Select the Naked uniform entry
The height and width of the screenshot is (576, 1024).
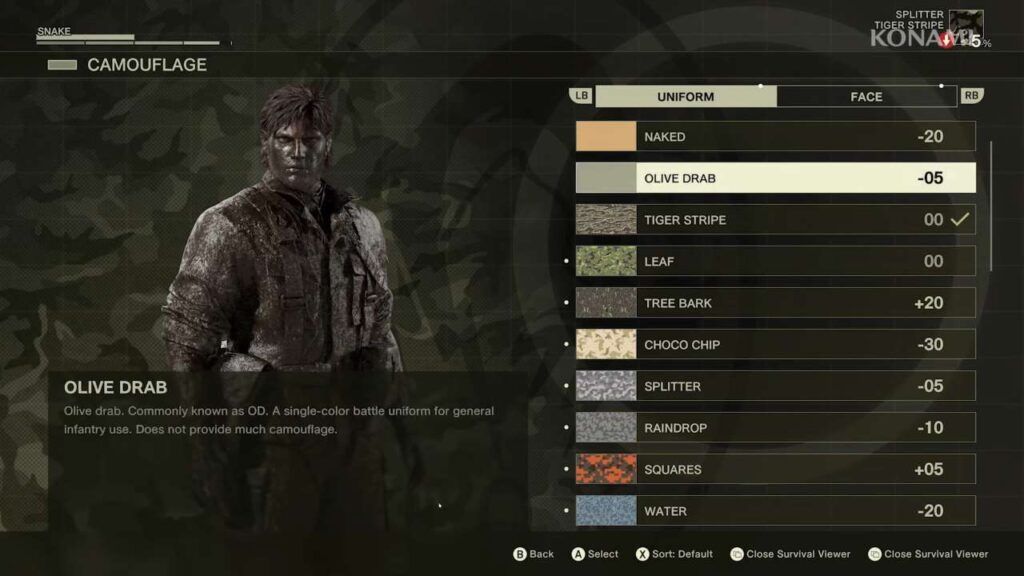pyautogui.click(x=775, y=137)
